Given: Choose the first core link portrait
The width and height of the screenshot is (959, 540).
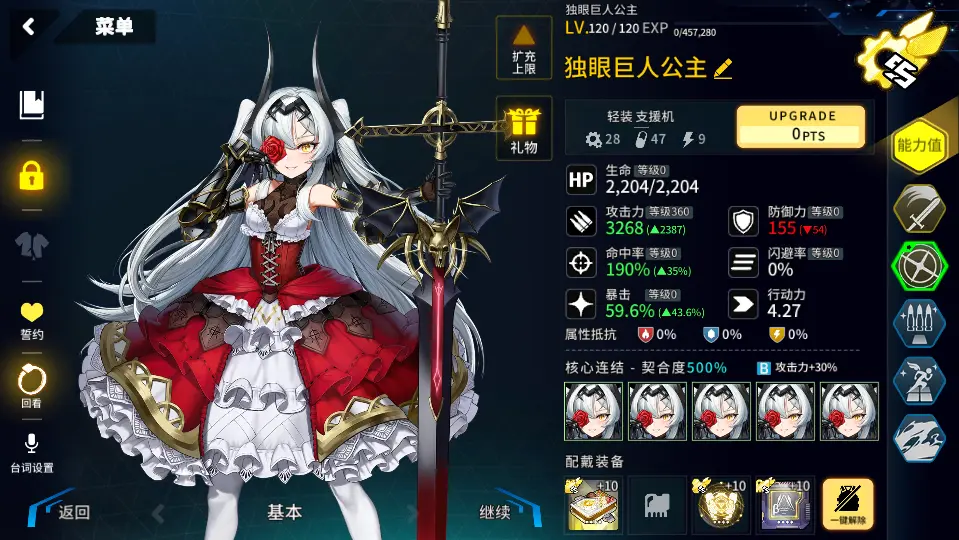Looking at the screenshot, I should [593, 412].
